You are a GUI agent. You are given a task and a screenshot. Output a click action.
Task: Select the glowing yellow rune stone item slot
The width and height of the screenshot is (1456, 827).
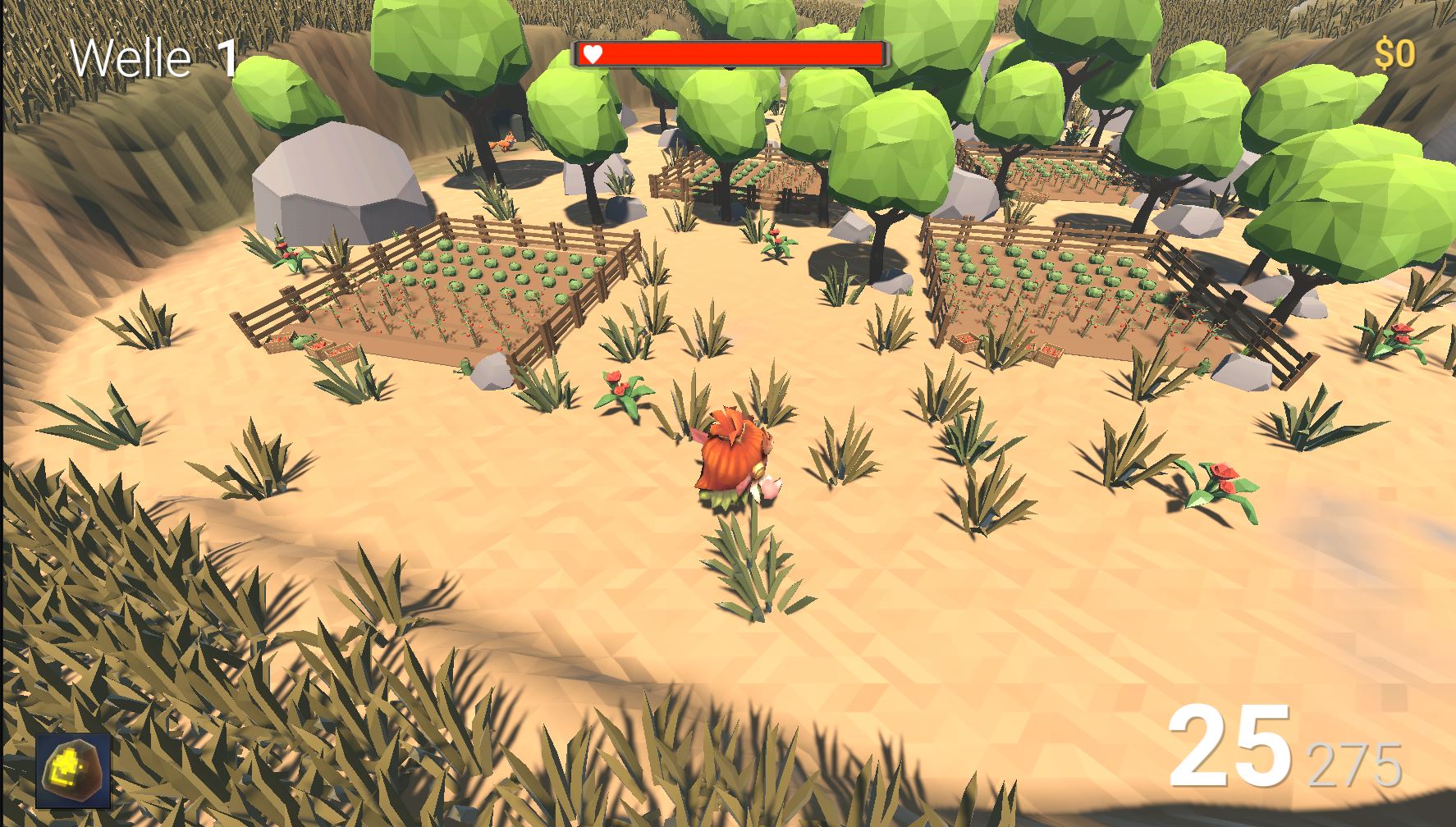(x=73, y=771)
